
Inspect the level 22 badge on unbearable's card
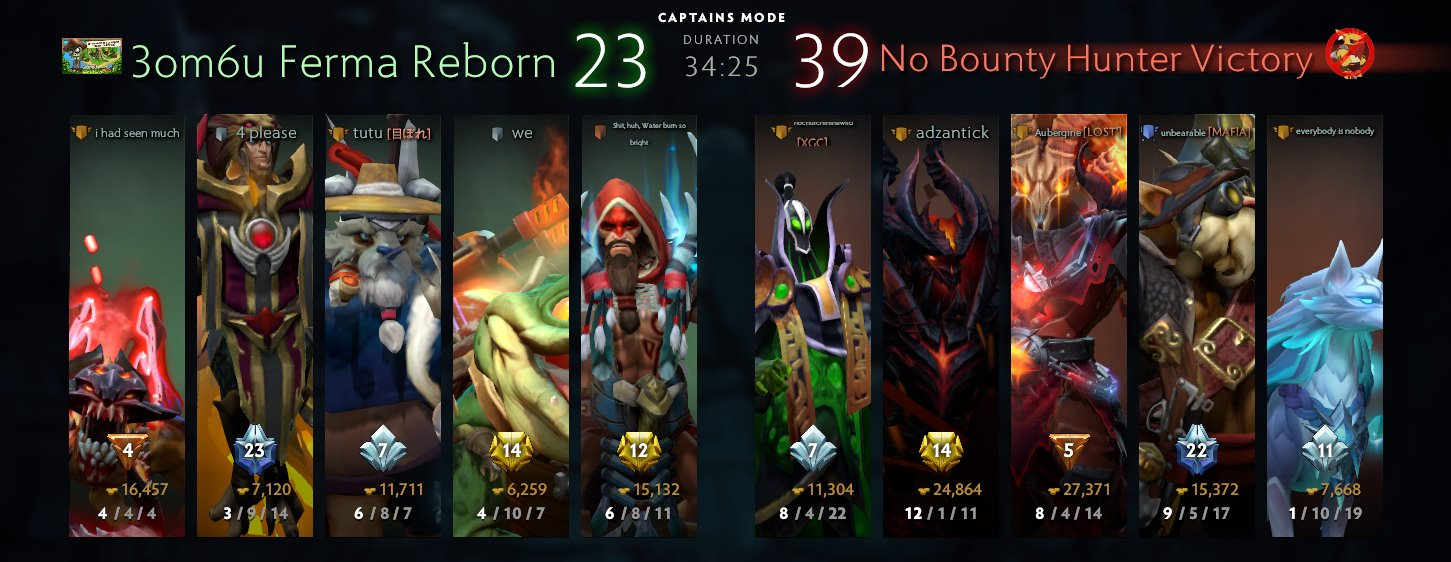(1197, 452)
